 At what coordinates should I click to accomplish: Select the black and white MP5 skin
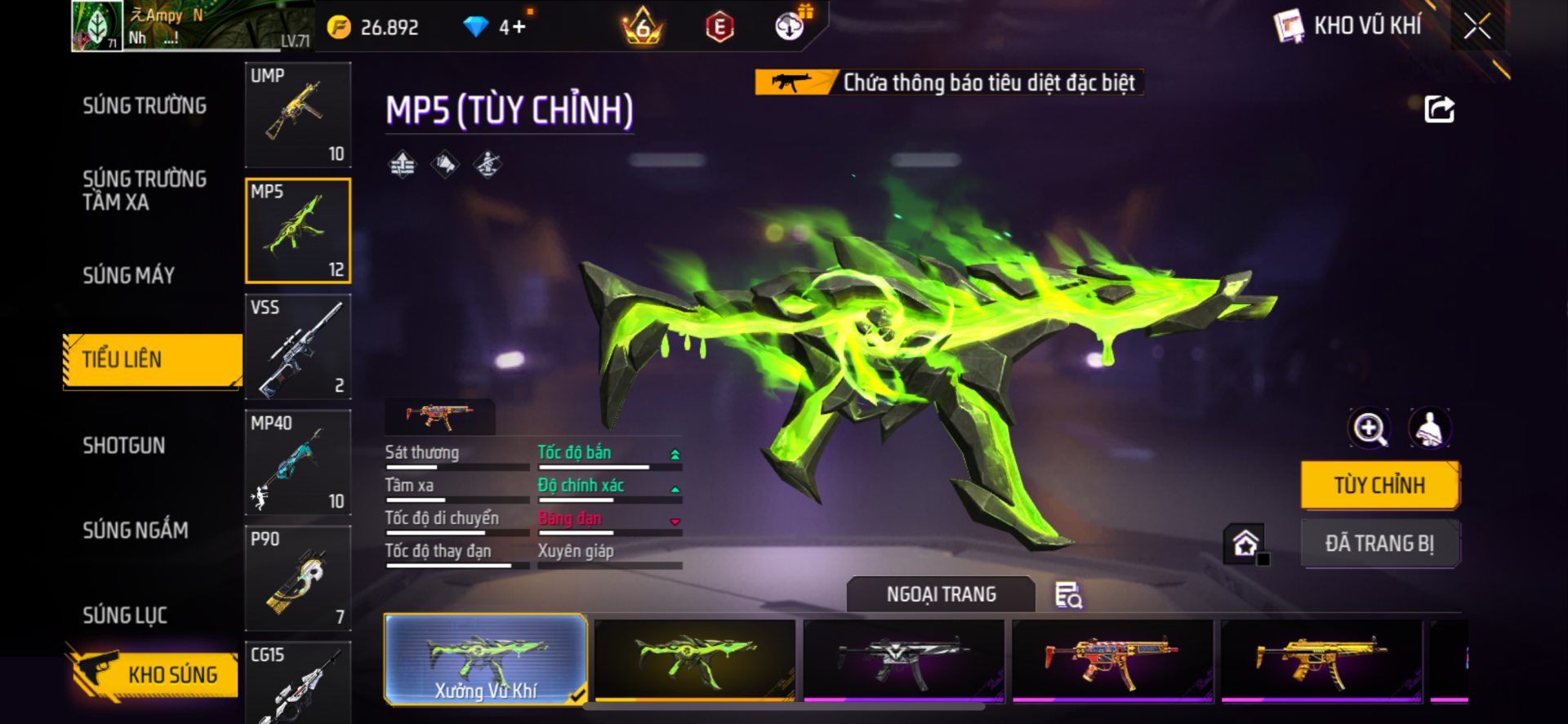click(x=903, y=660)
